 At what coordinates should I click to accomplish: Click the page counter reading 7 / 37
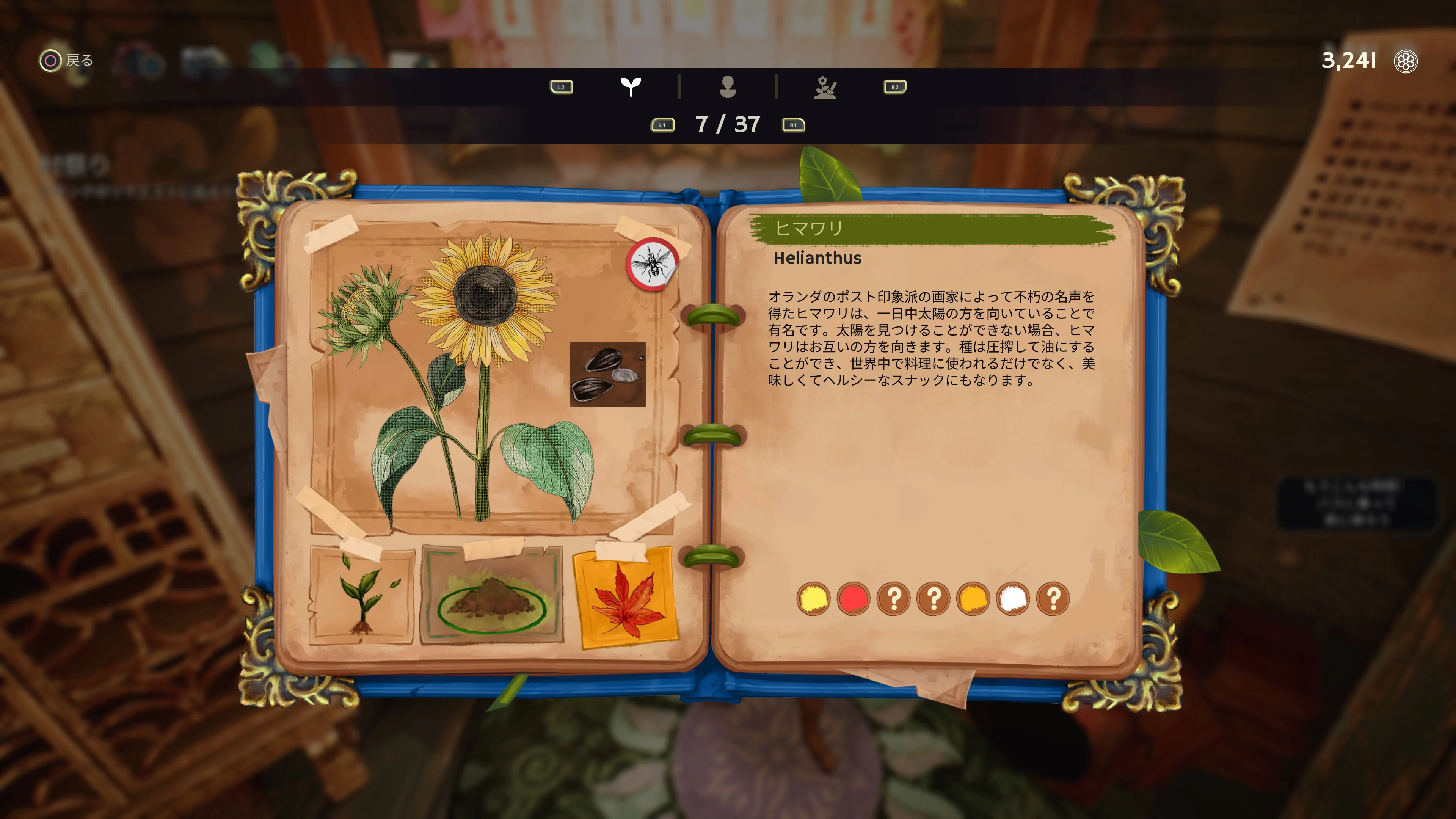click(x=728, y=125)
